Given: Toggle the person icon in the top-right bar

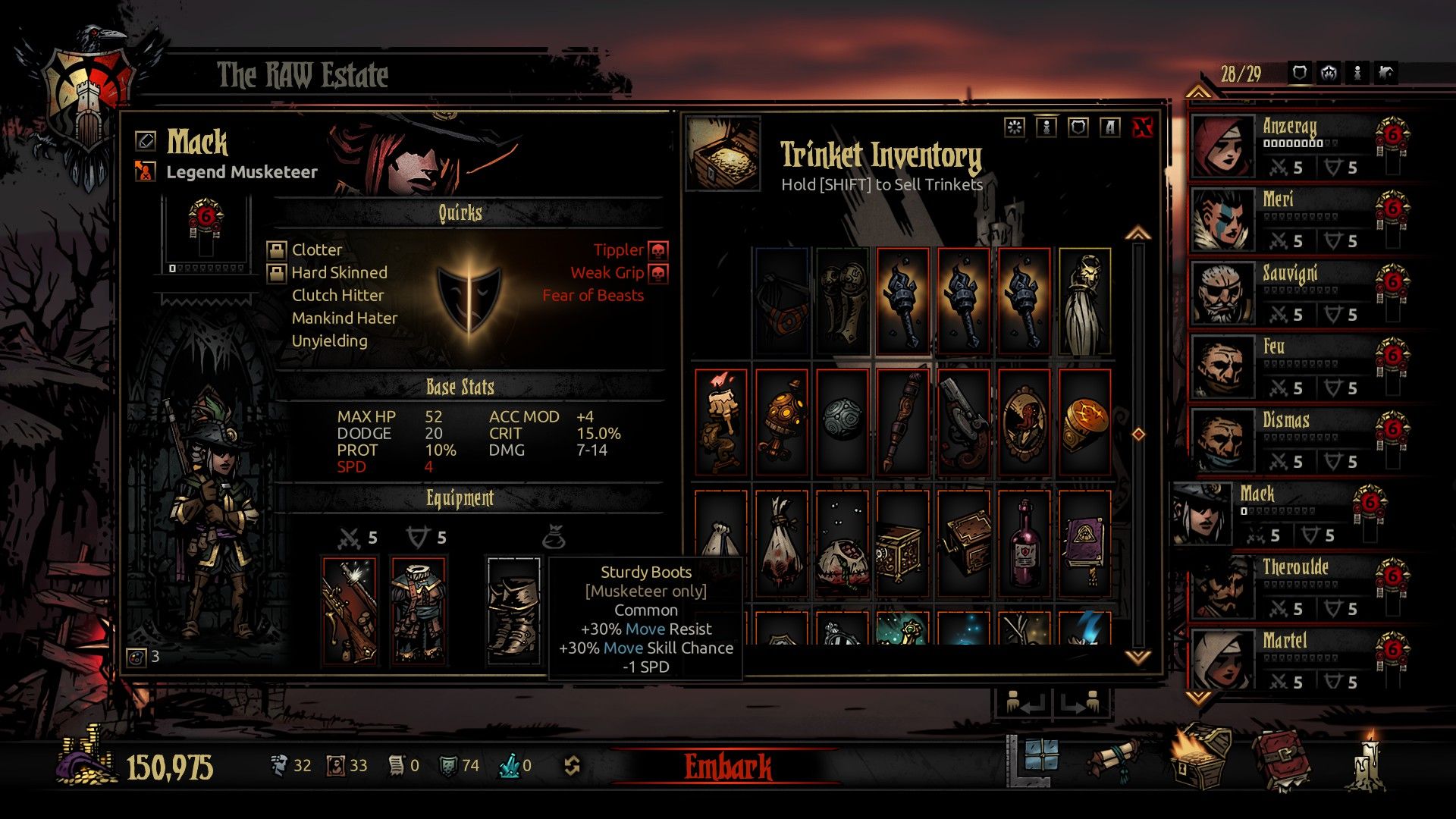Looking at the screenshot, I should tap(1357, 74).
